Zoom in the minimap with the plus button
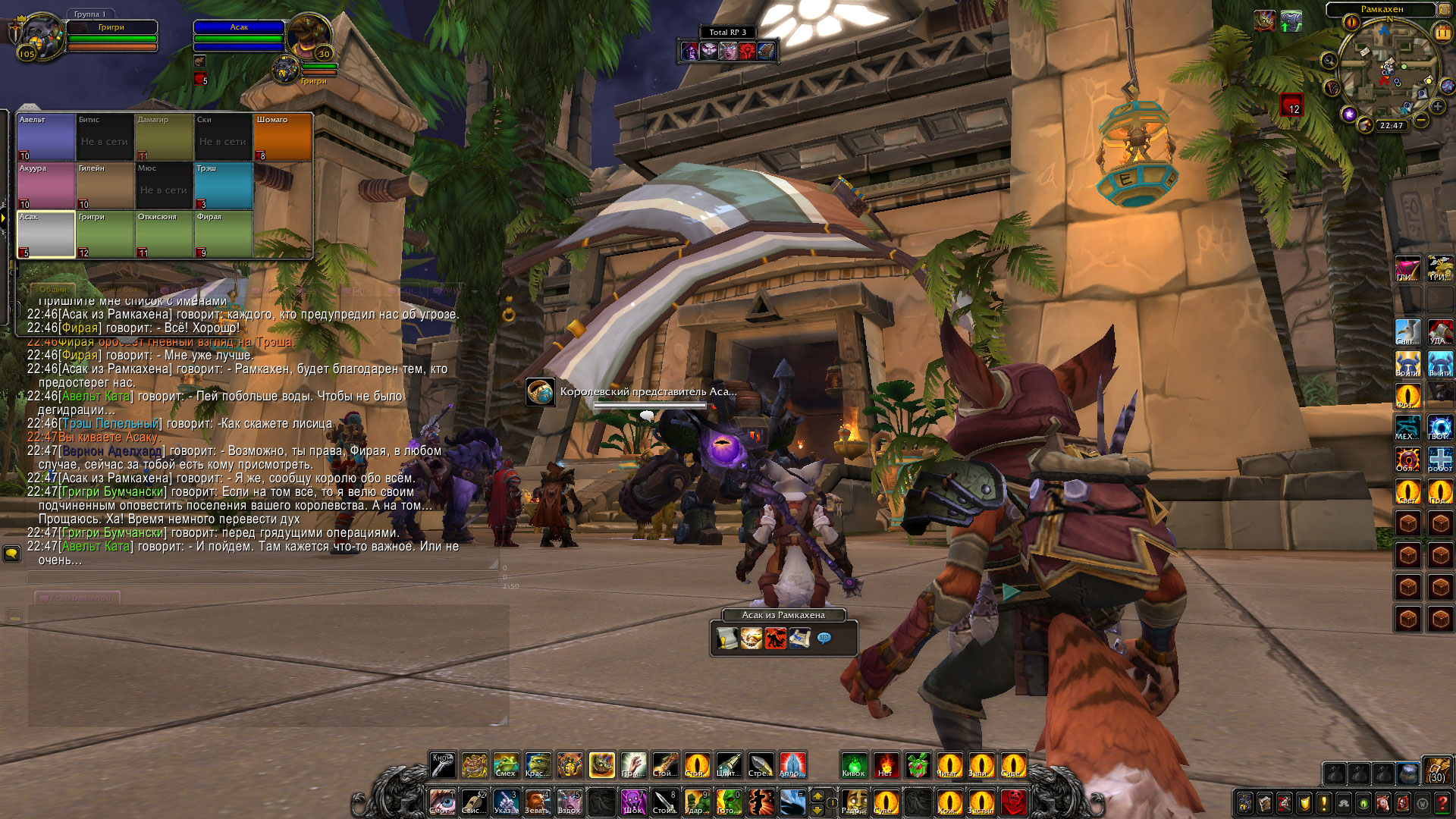1456x819 pixels. tap(1437, 106)
